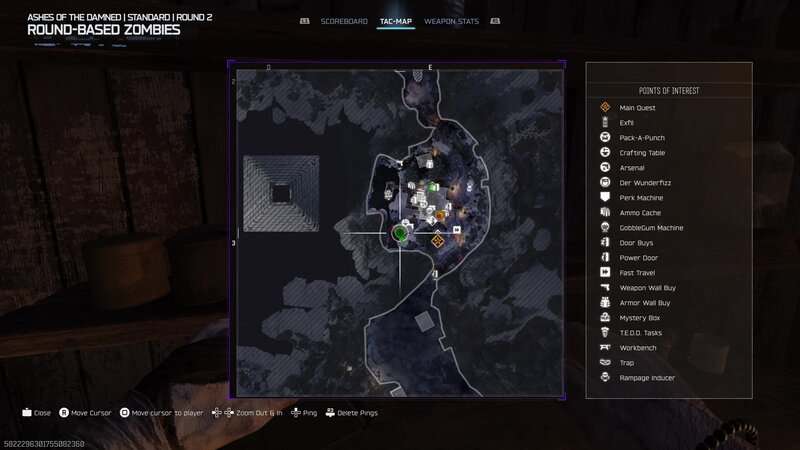Choose Fast Travel in the legend list
This screenshot has width=800, height=450.
(x=636, y=272)
